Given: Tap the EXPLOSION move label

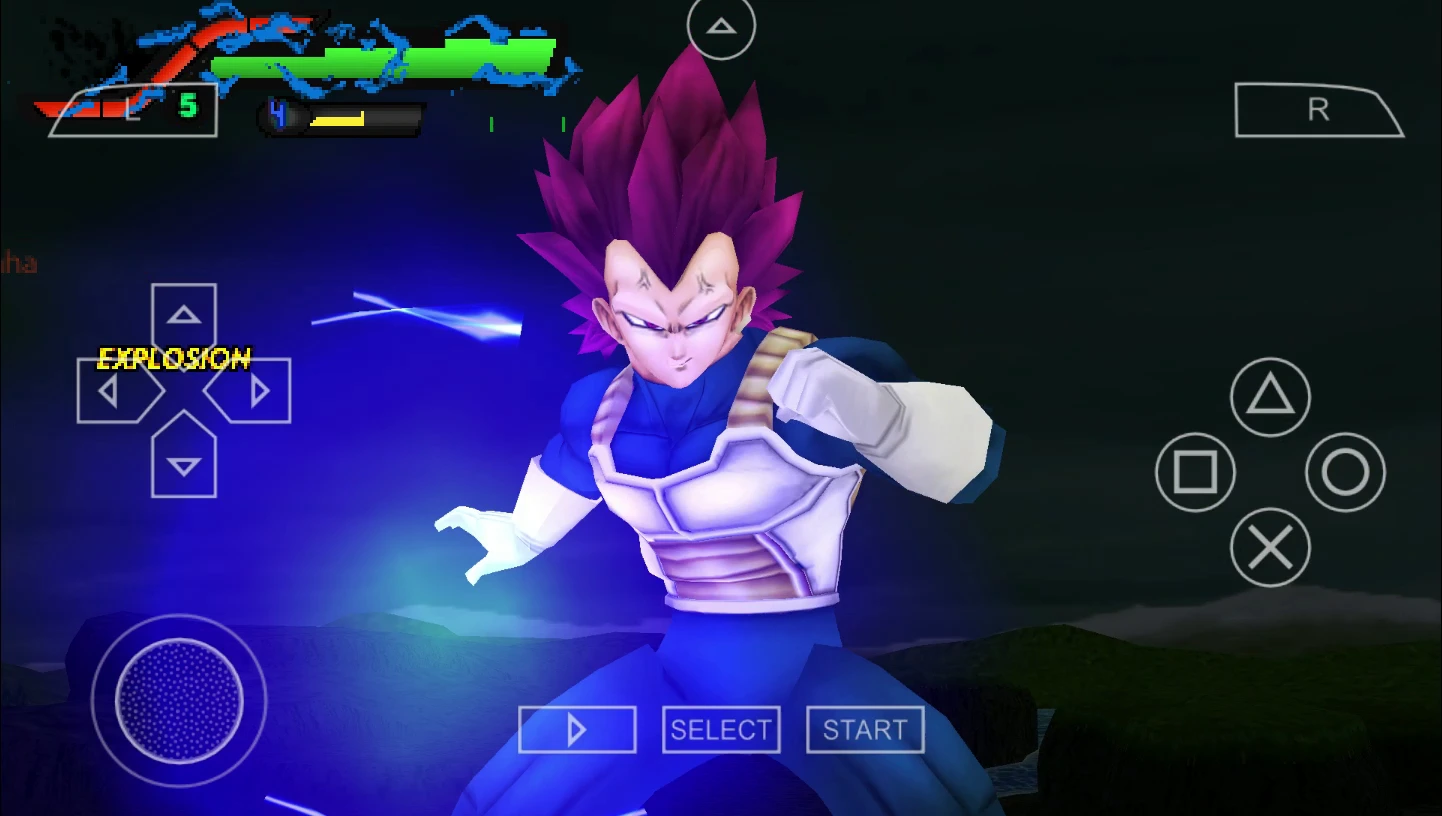Looking at the screenshot, I should click(x=174, y=358).
